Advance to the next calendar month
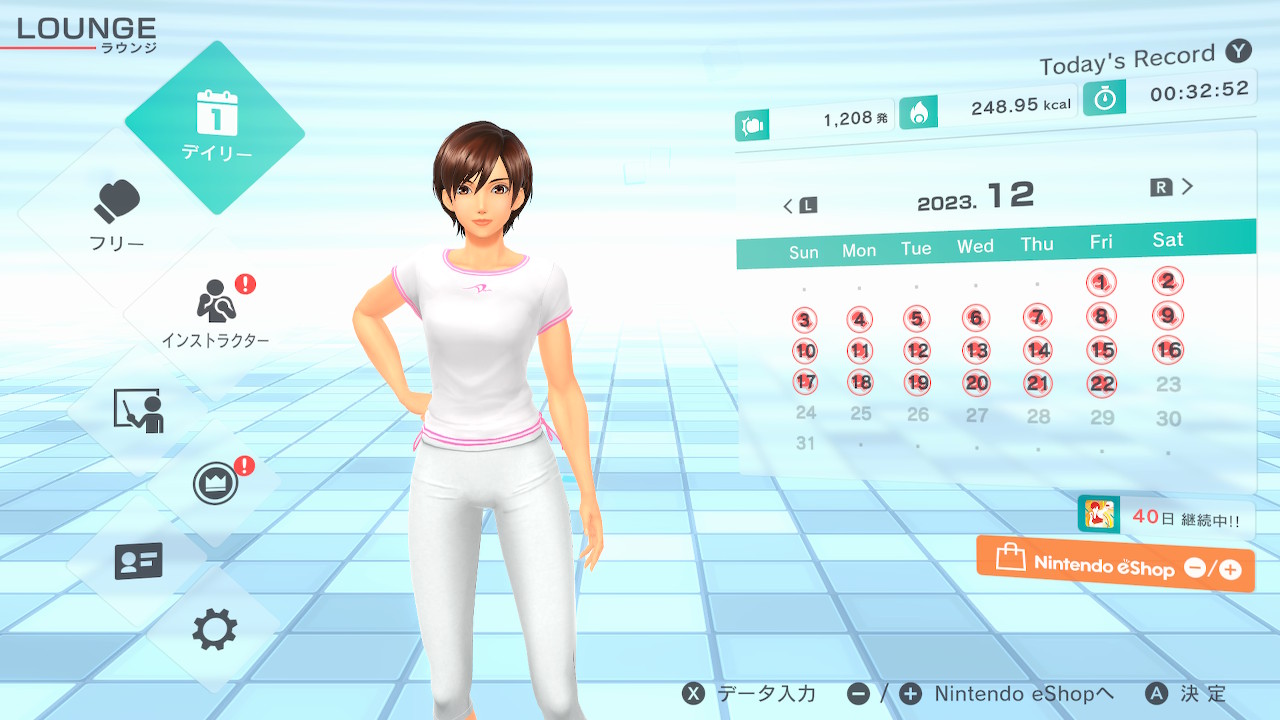Image resolution: width=1280 pixels, height=720 pixels. 1173,187
